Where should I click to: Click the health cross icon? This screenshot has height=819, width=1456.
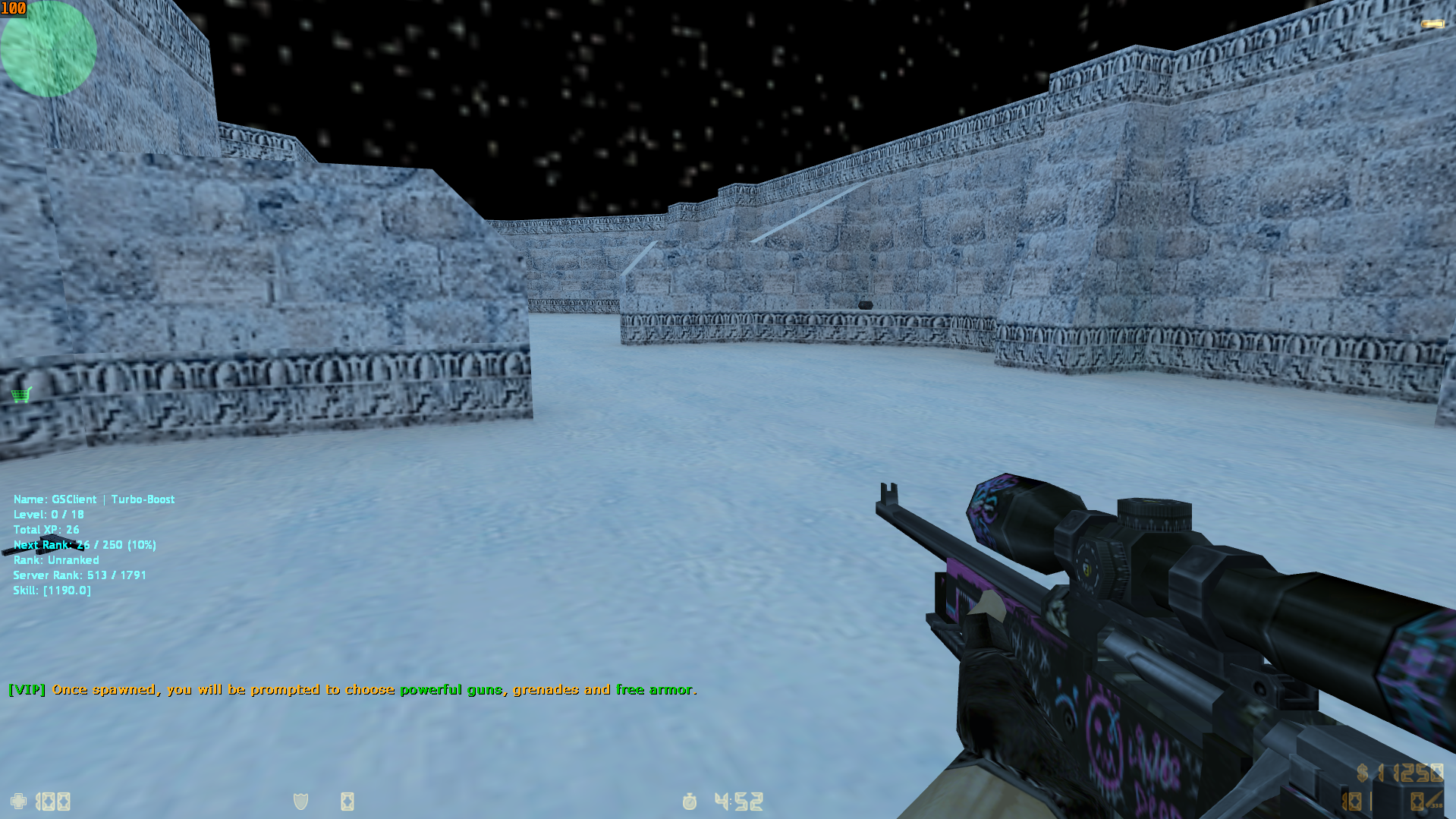coord(18,801)
